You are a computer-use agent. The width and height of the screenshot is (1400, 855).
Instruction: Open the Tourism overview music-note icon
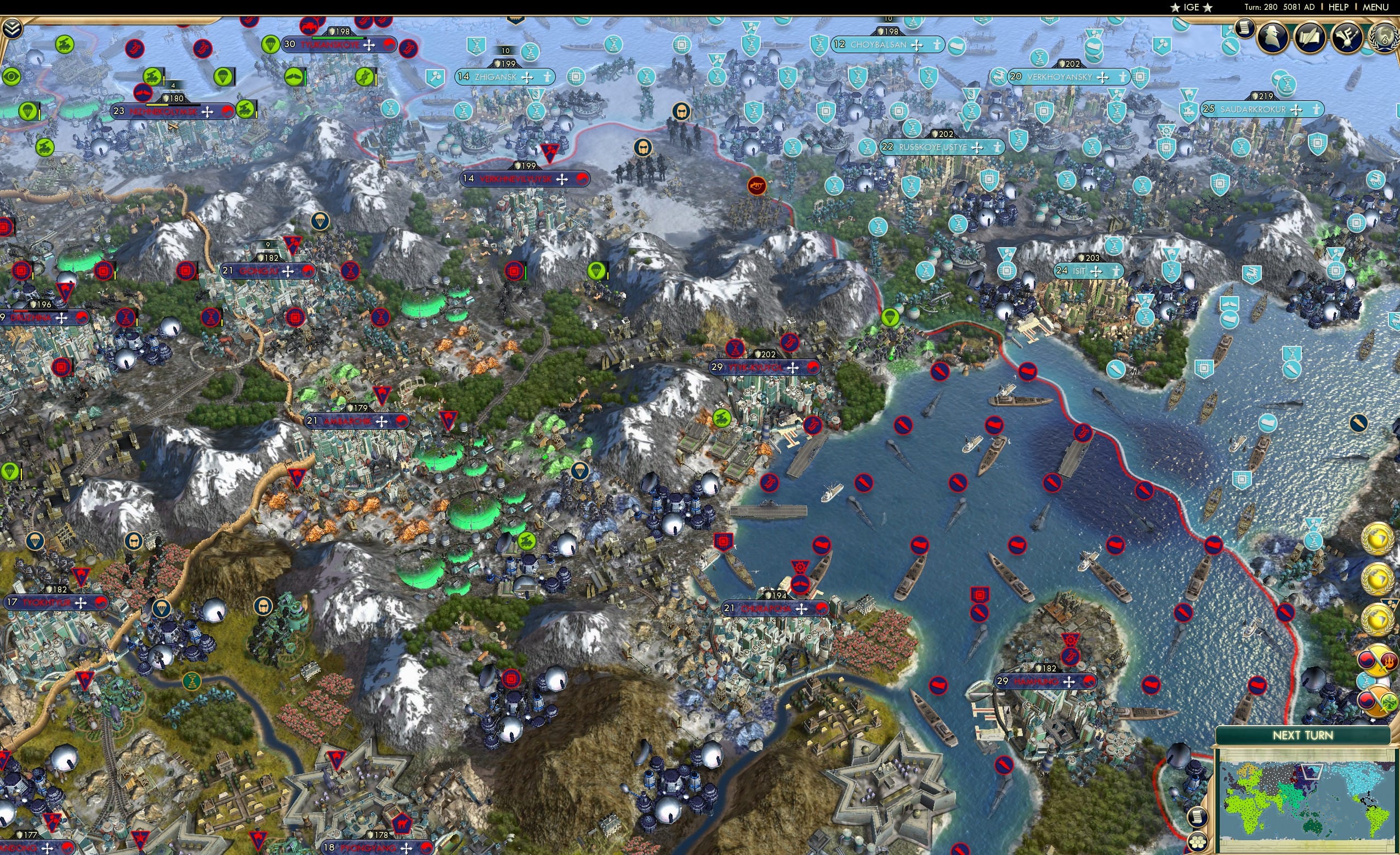pyautogui.click(x=1347, y=37)
